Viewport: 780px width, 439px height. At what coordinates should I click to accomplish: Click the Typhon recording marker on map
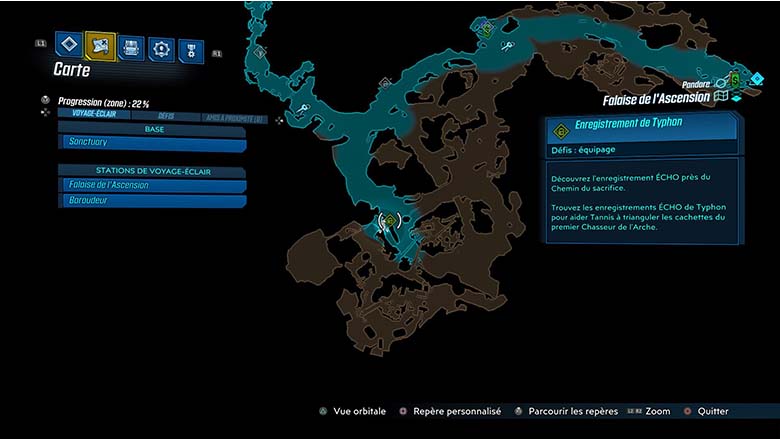pos(388,221)
